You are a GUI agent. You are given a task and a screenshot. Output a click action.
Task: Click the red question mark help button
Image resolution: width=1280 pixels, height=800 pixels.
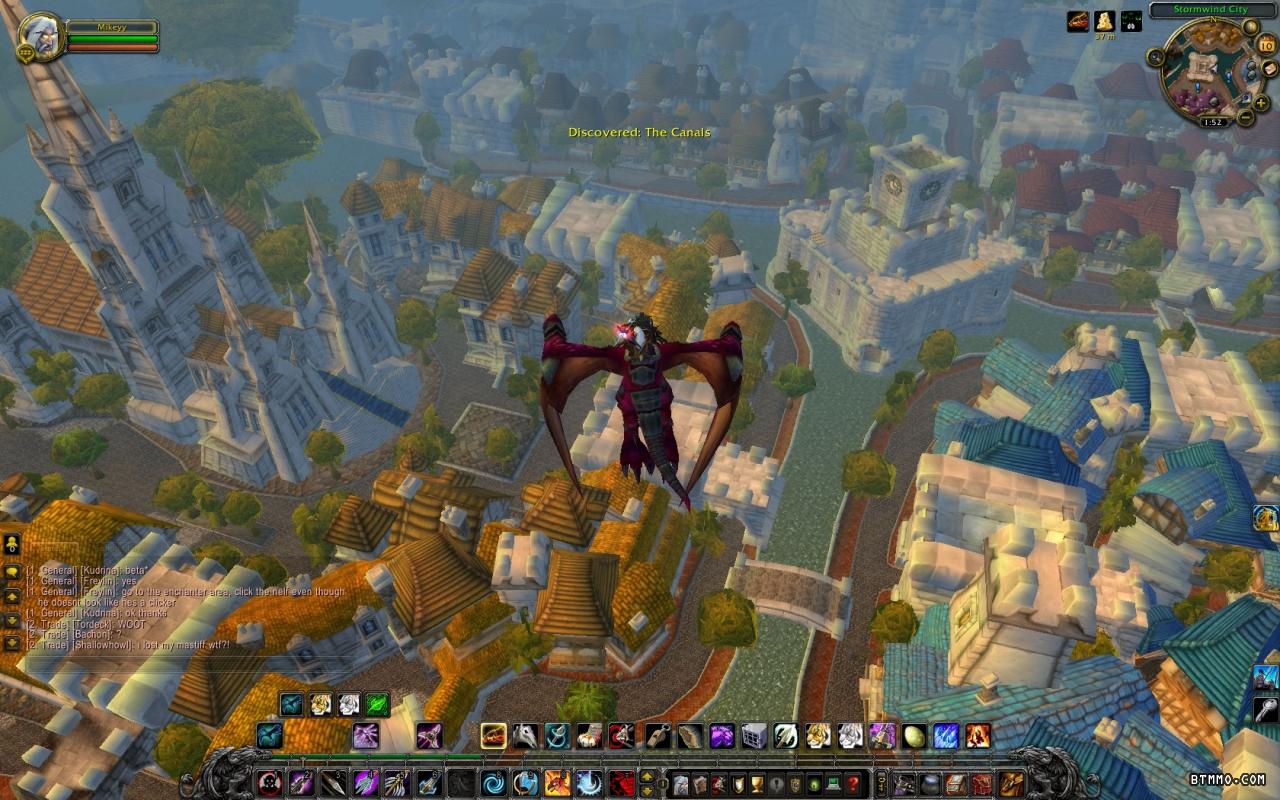coord(852,783)
